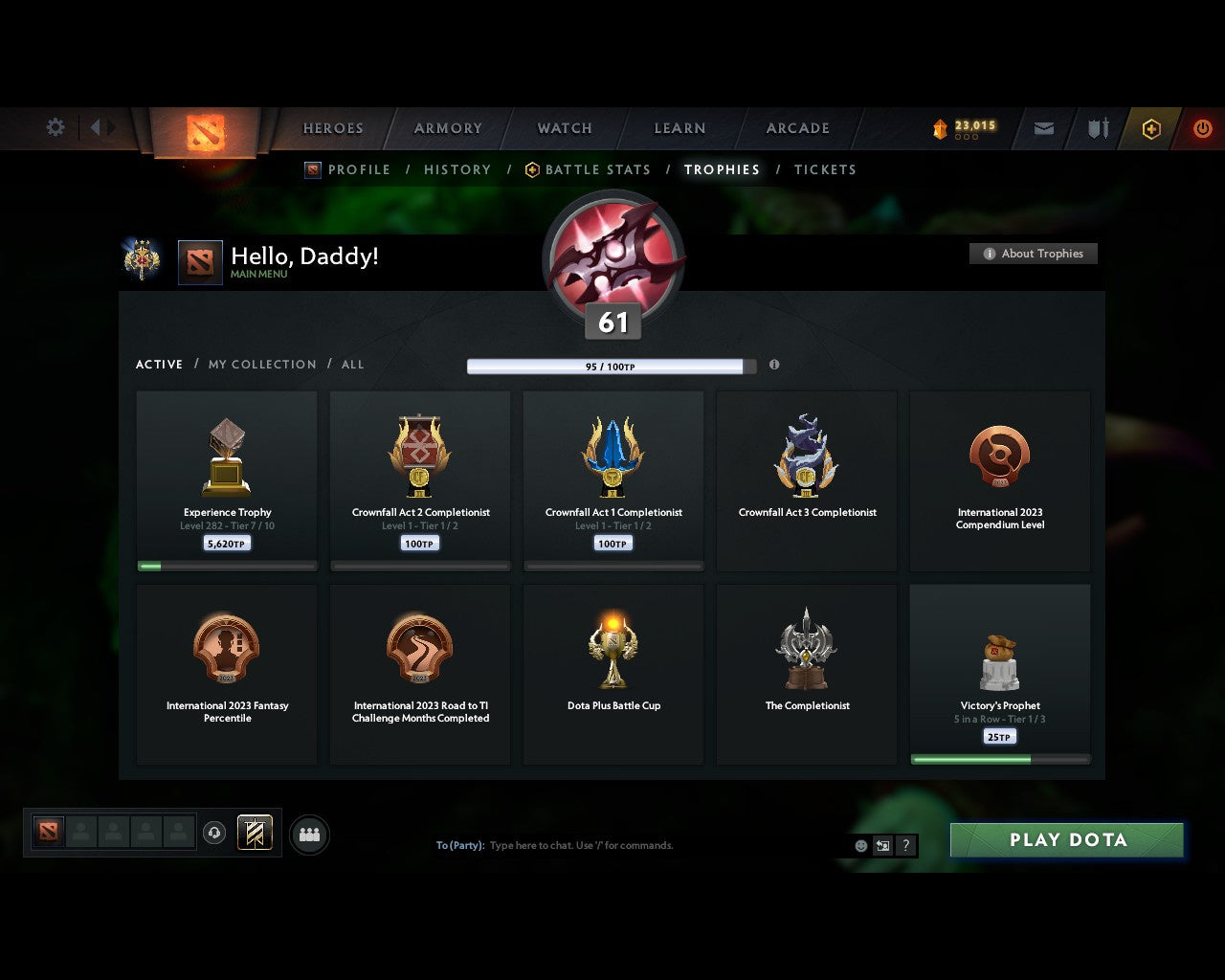Switch to the BATTLE STATS tab

(x=598, y=169)
